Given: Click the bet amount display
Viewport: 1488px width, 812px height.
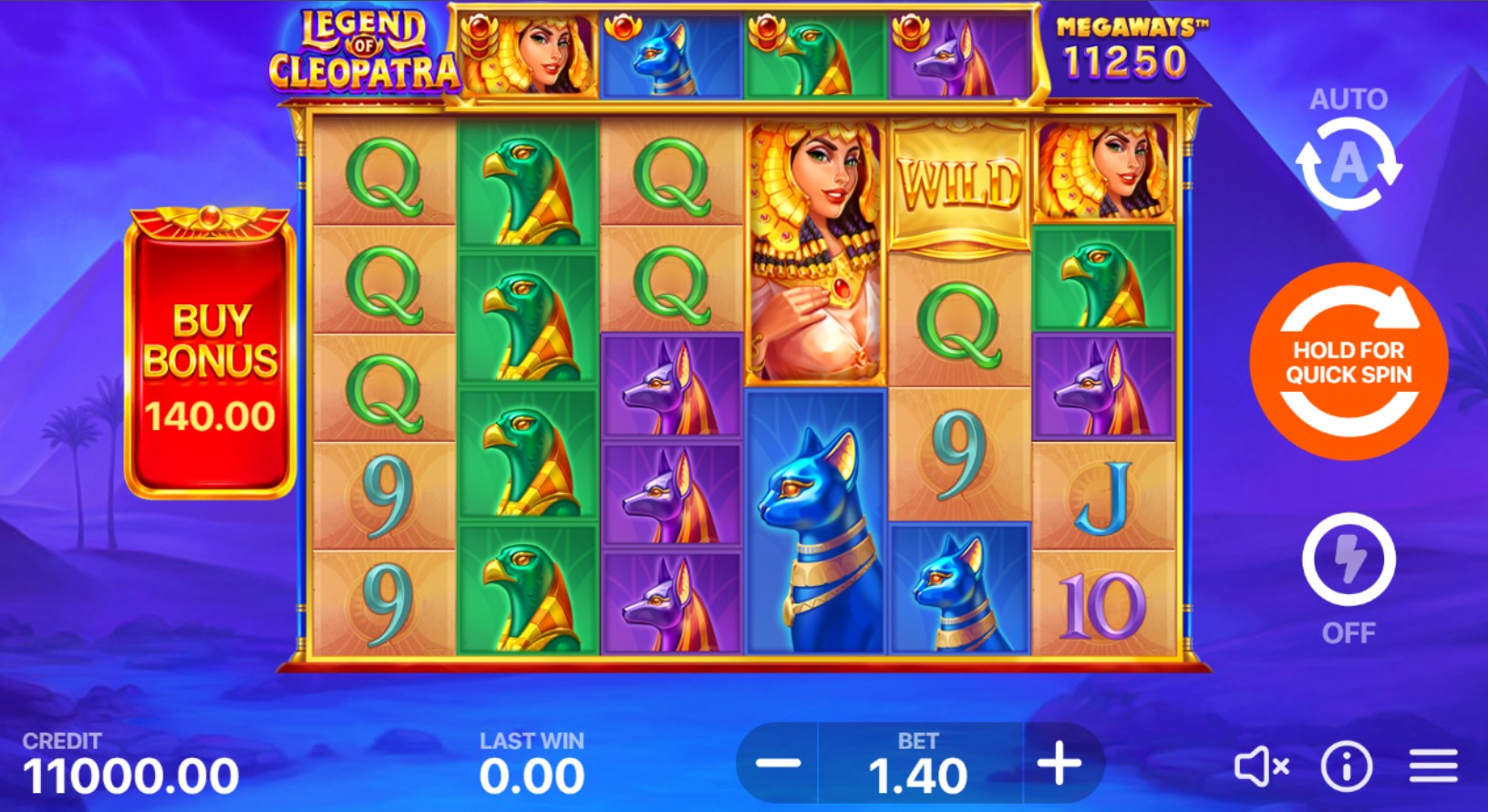Looking at the screenshot, I should (920, 773).
